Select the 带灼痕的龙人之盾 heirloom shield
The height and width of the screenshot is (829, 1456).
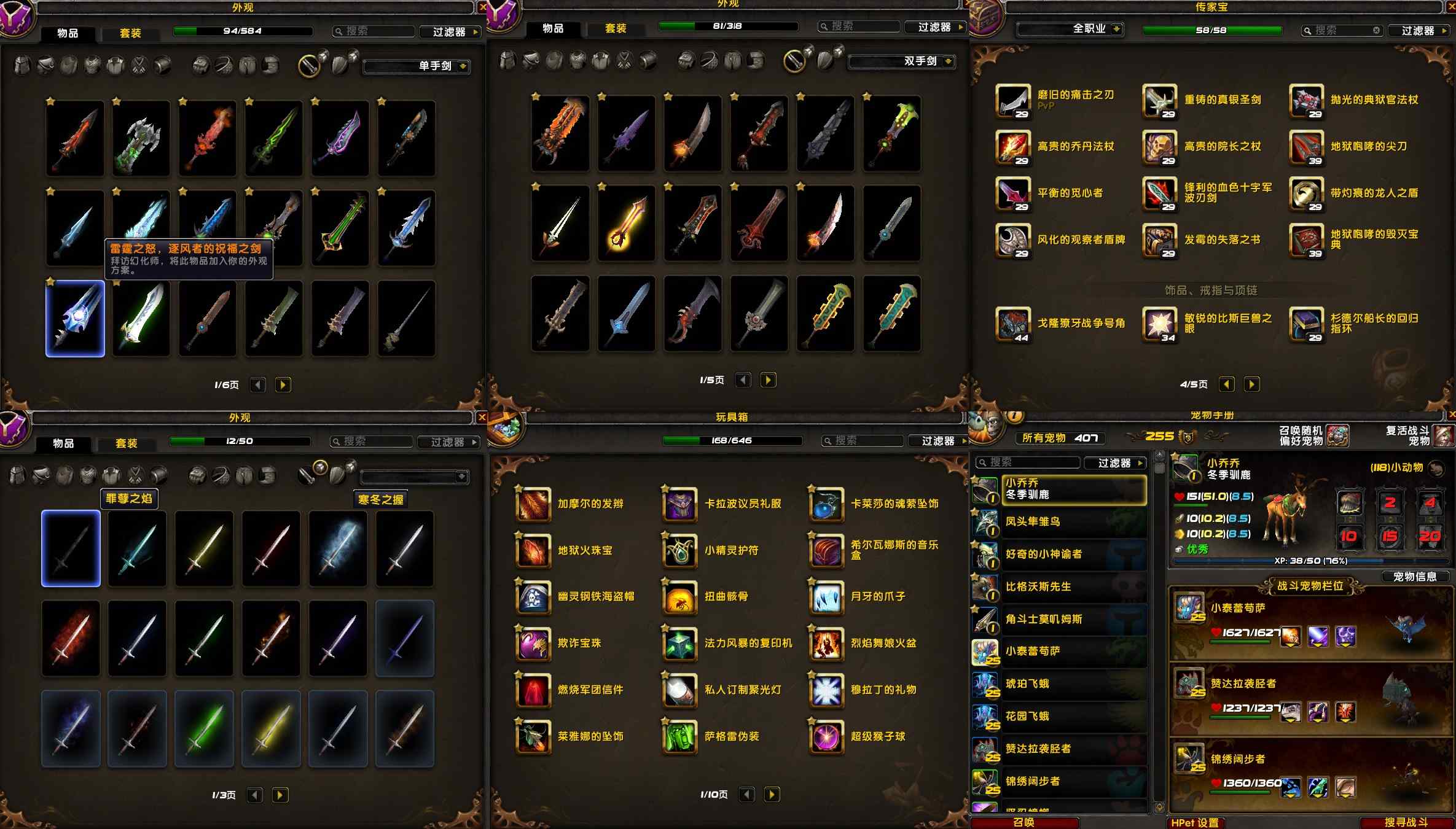1306,193
